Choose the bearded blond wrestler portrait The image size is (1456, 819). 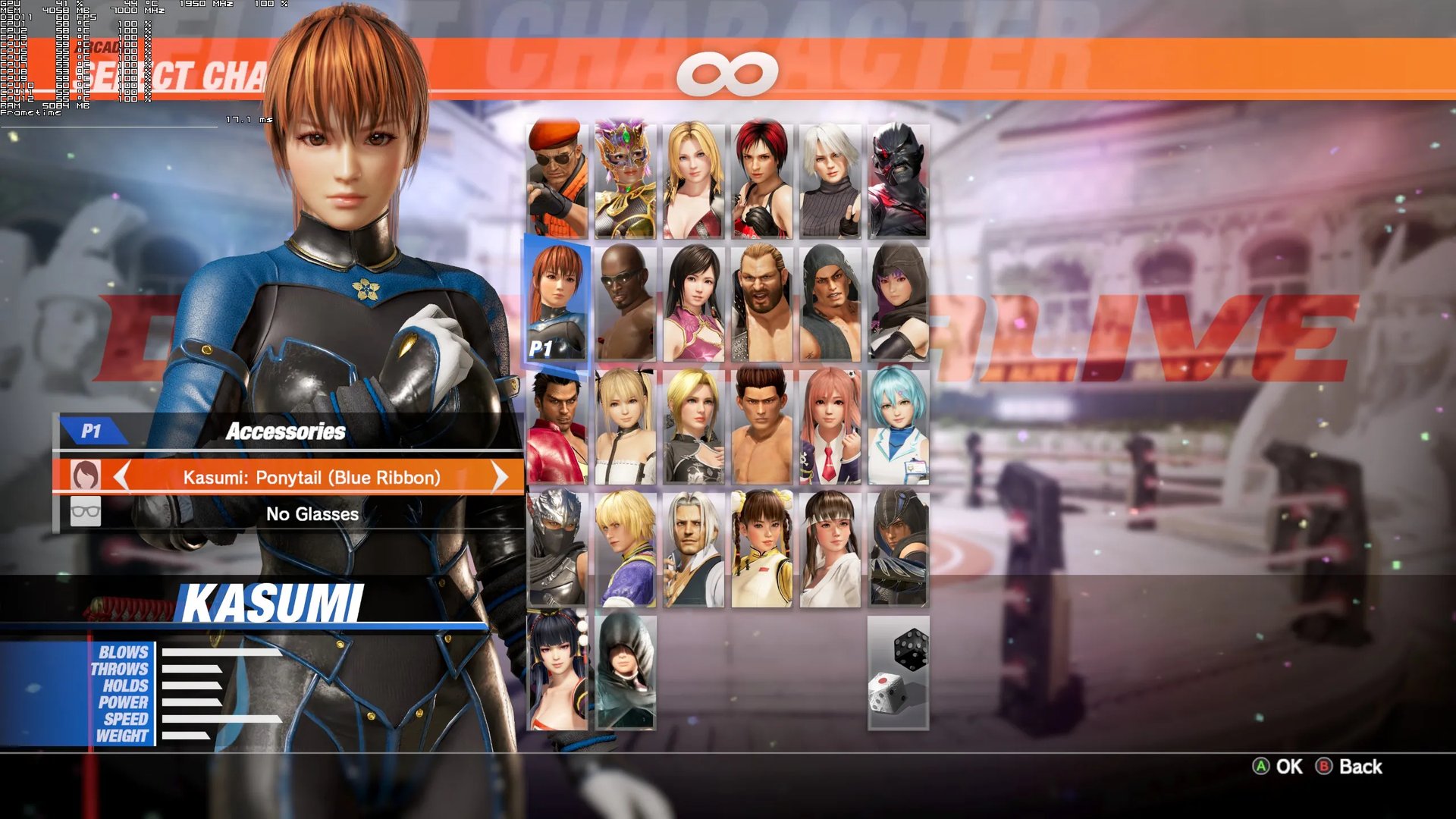(762, 302)
